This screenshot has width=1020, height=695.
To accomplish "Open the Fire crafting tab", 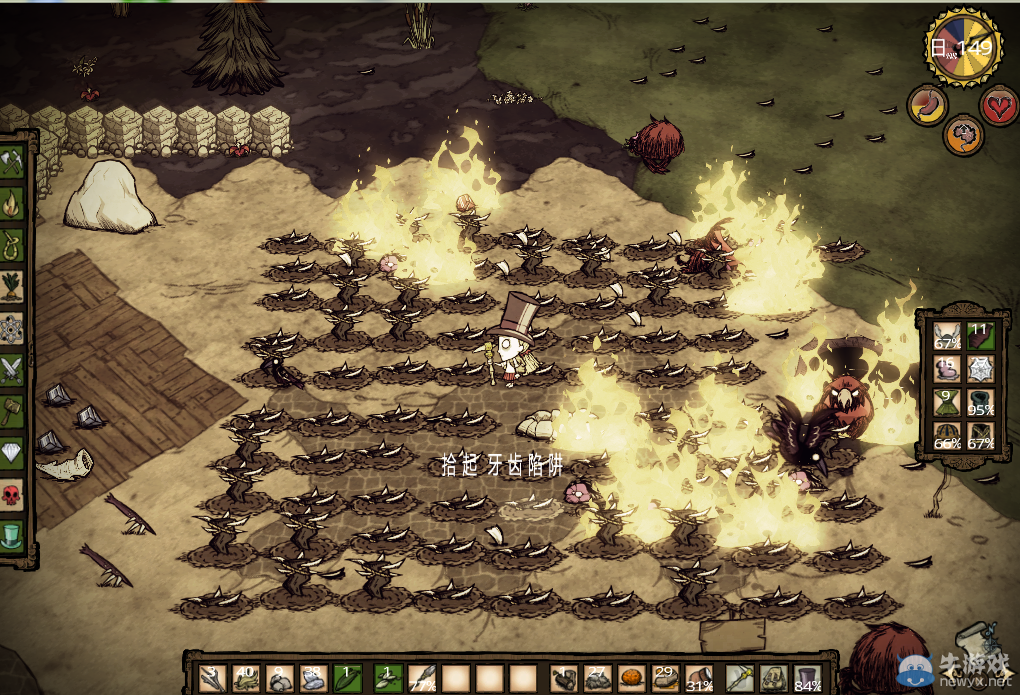I will coord(13,206).
